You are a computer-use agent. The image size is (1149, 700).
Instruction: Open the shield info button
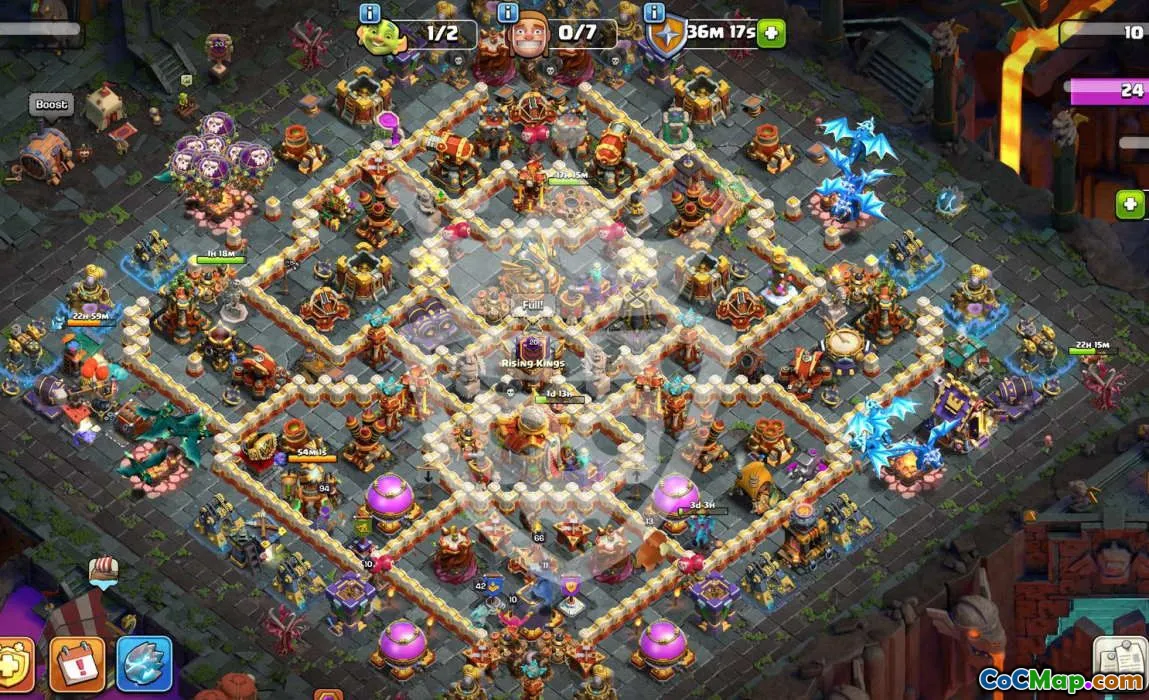[654, 13]
